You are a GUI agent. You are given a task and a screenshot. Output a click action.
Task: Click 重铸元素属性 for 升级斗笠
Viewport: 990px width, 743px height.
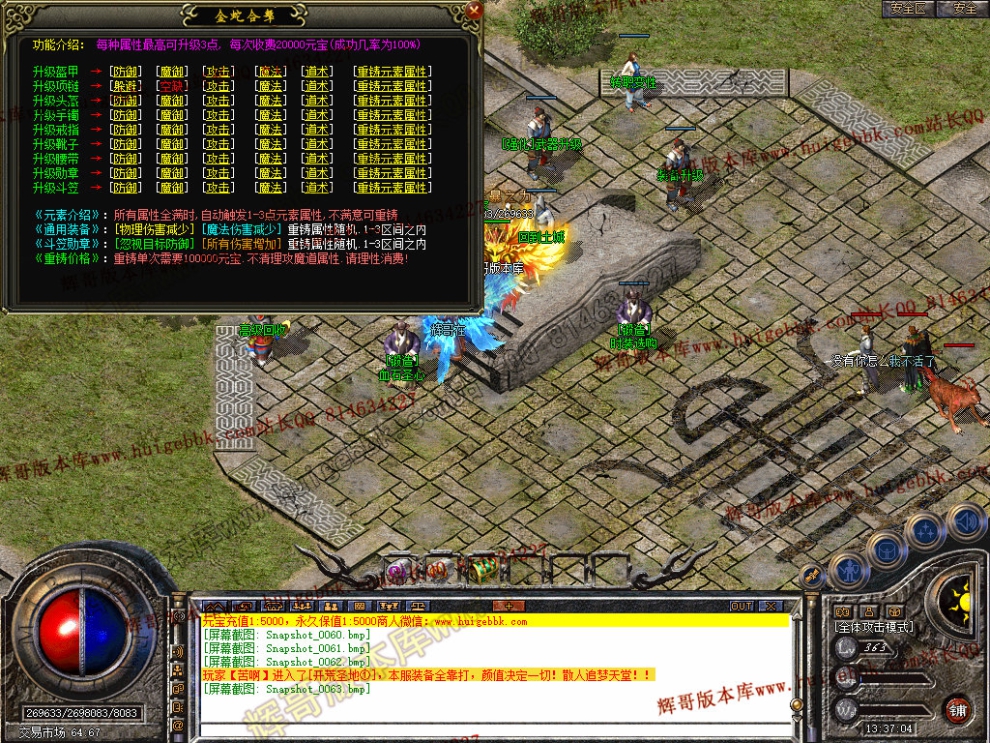pos(392,187)
